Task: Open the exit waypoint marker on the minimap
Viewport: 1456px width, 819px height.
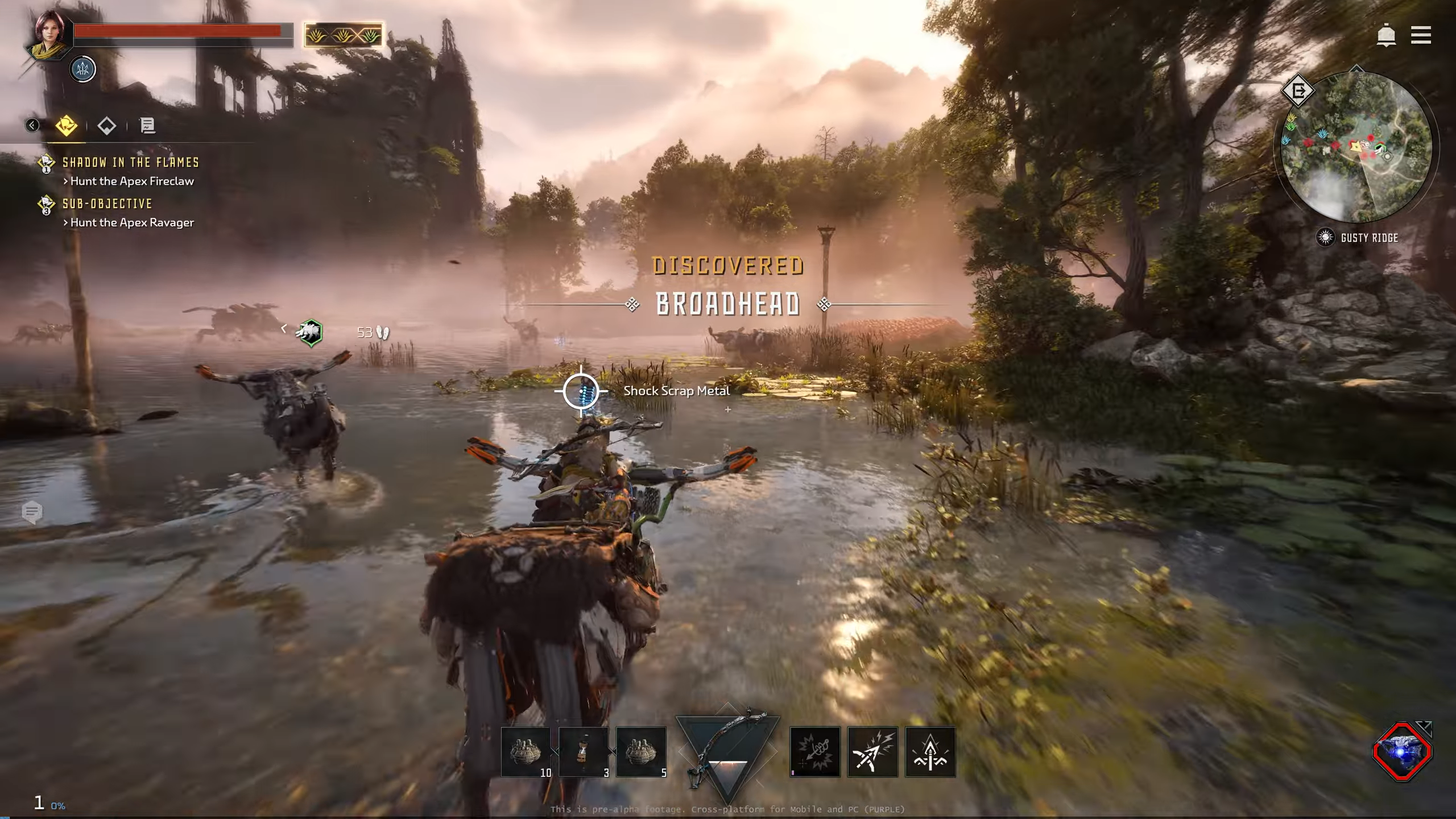Action: [x=1300, y=90]
